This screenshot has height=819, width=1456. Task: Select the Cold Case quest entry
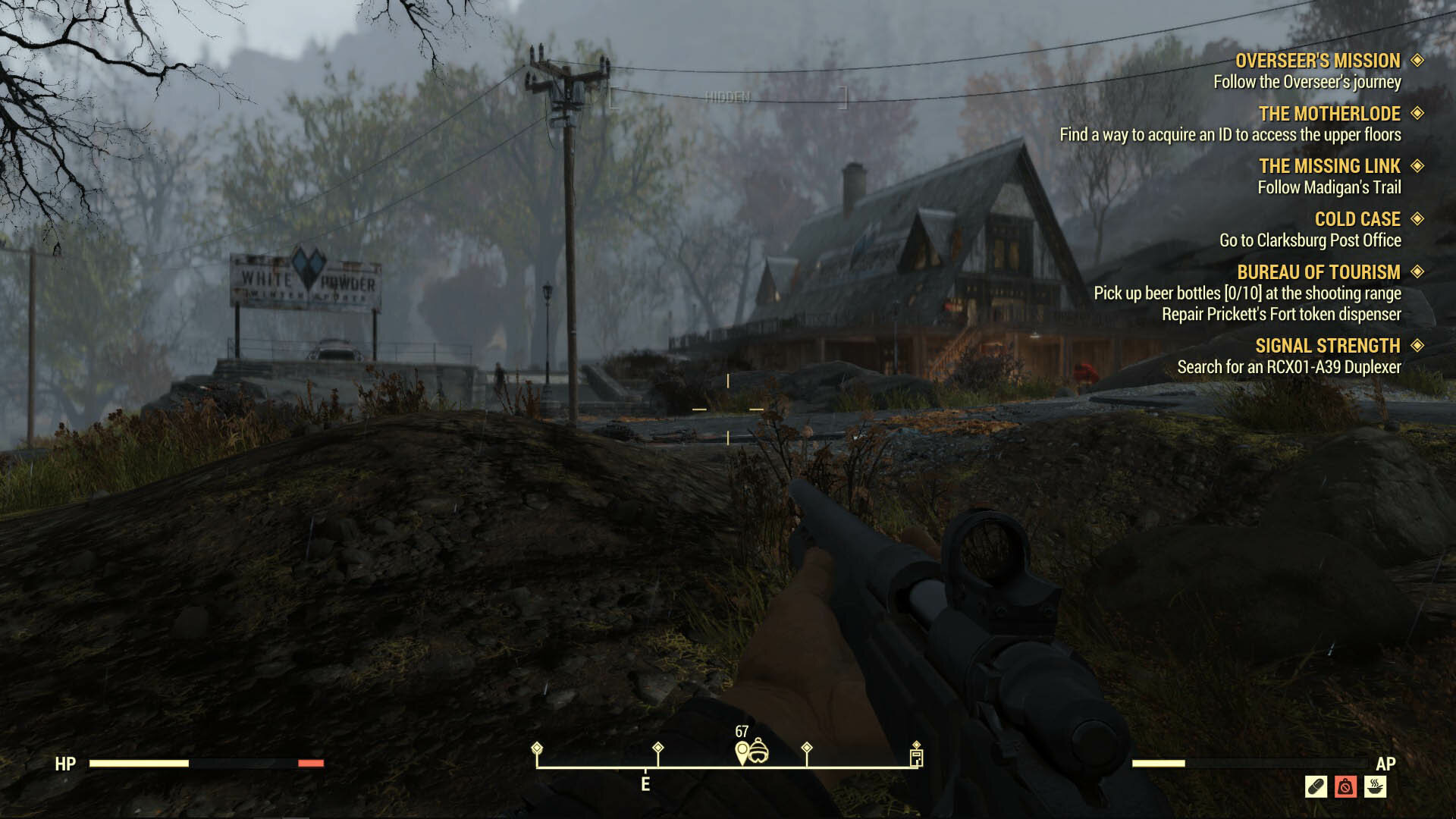point(1357,219)
